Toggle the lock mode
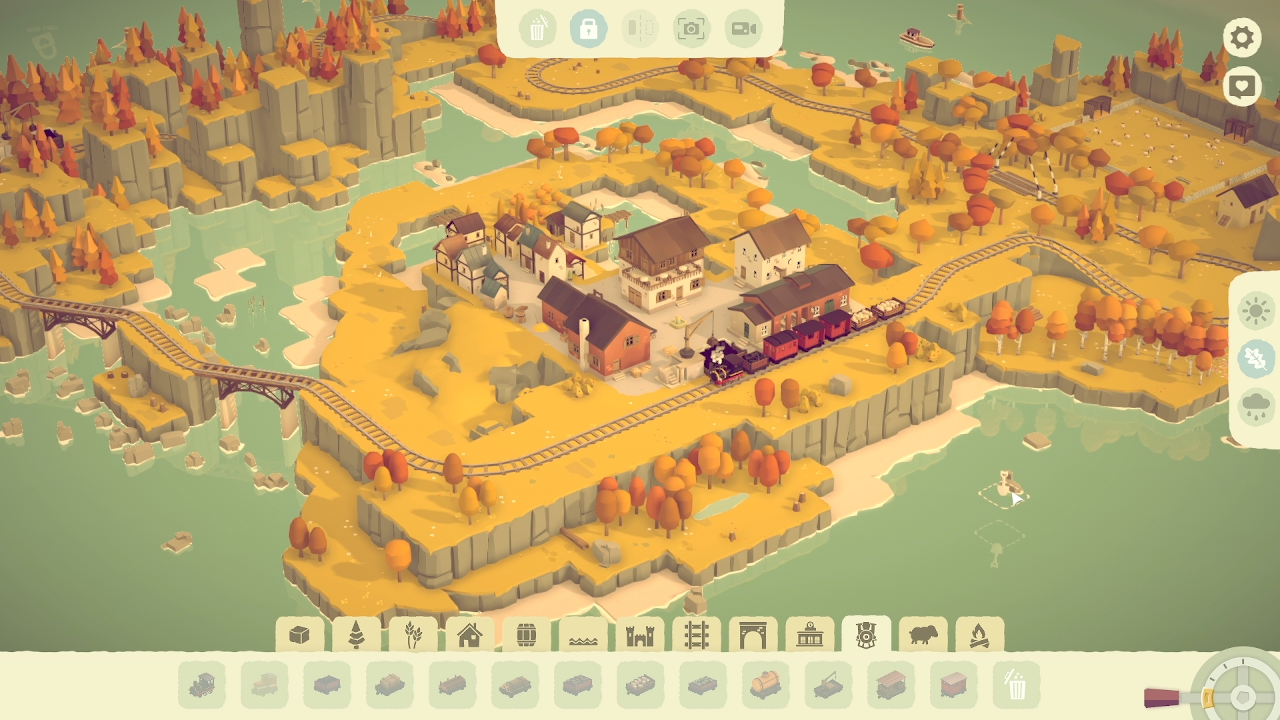 click(590, 28)
